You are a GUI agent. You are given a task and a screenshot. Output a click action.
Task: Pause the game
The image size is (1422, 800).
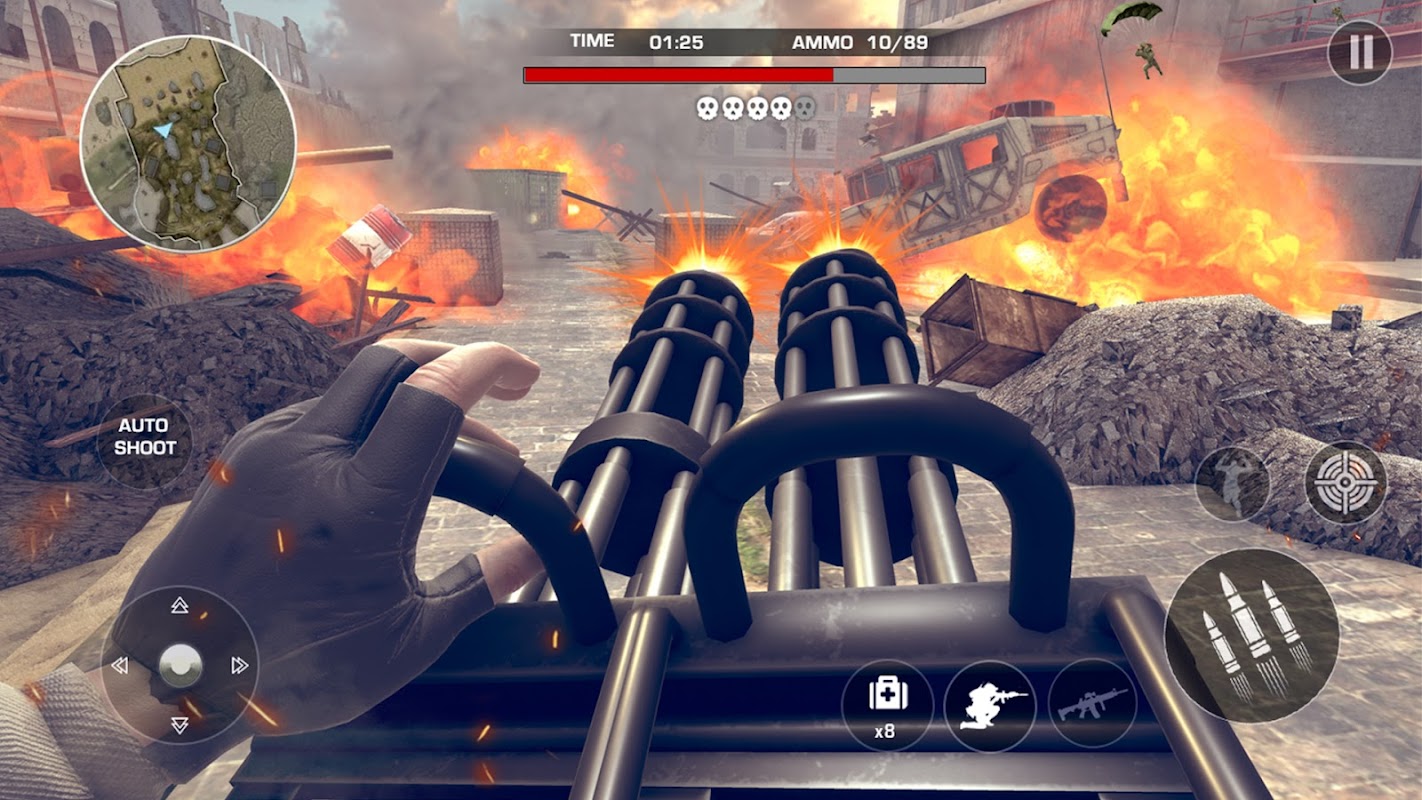[x=1360, y=52]
